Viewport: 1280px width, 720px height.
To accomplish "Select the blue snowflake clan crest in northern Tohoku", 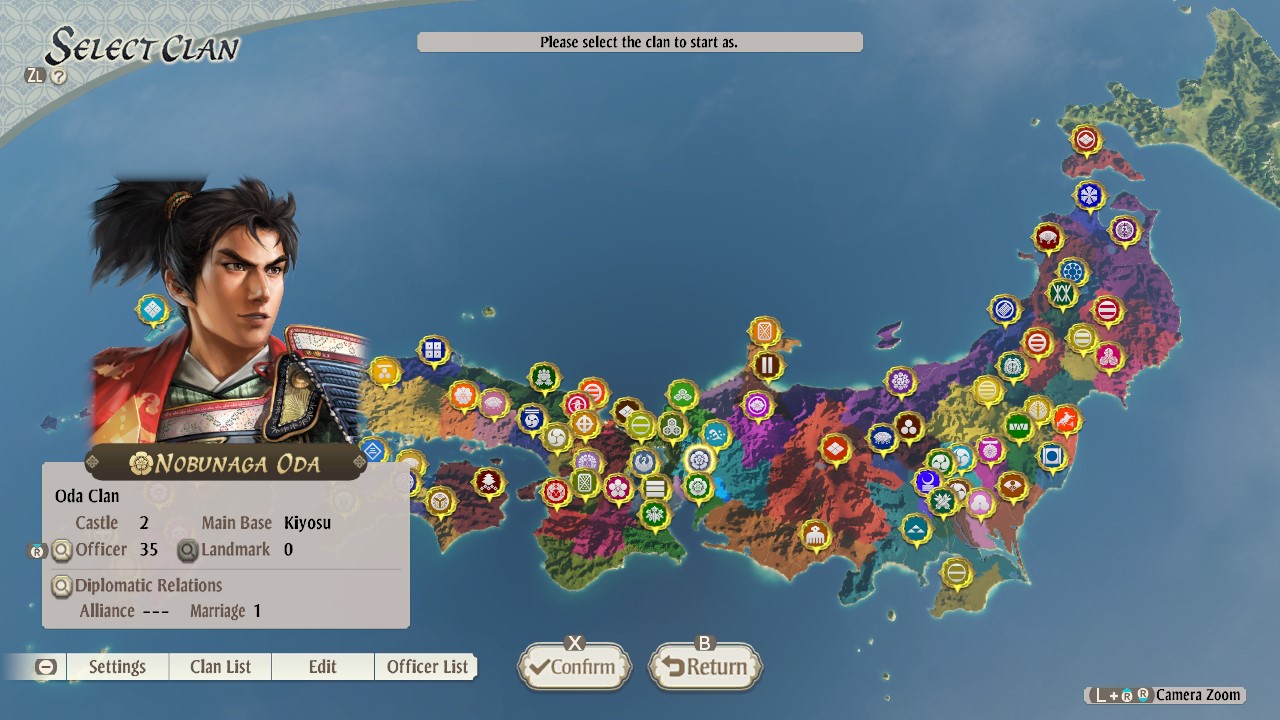I will pyautogui.click(x=1089, y=194).
